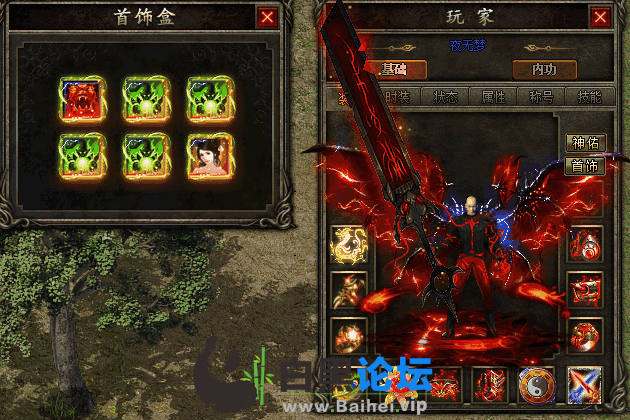Select the golden dragon equipment slot
This screenshot has height=420, width=630.
[349, 243]
